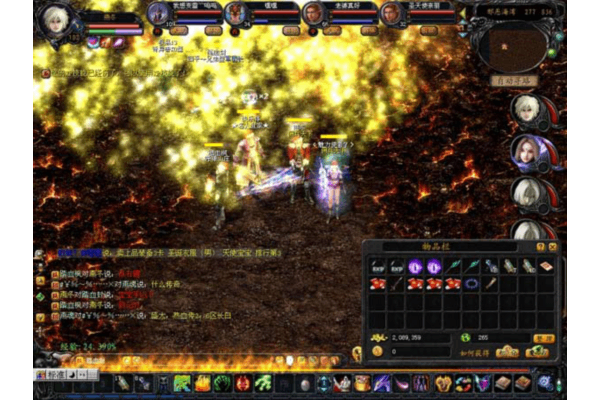Select party member 慎慎's portrait

pyautogui.click(x=236, y=13)
